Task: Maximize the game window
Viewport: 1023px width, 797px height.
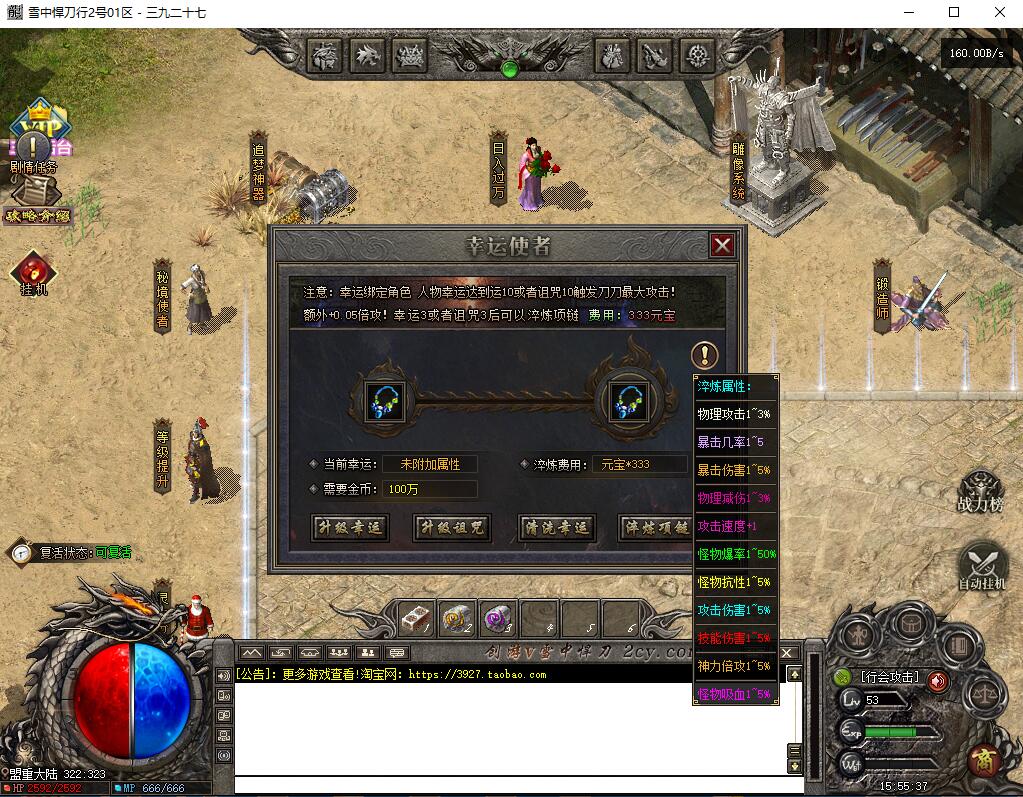Action: coord(953,12)
